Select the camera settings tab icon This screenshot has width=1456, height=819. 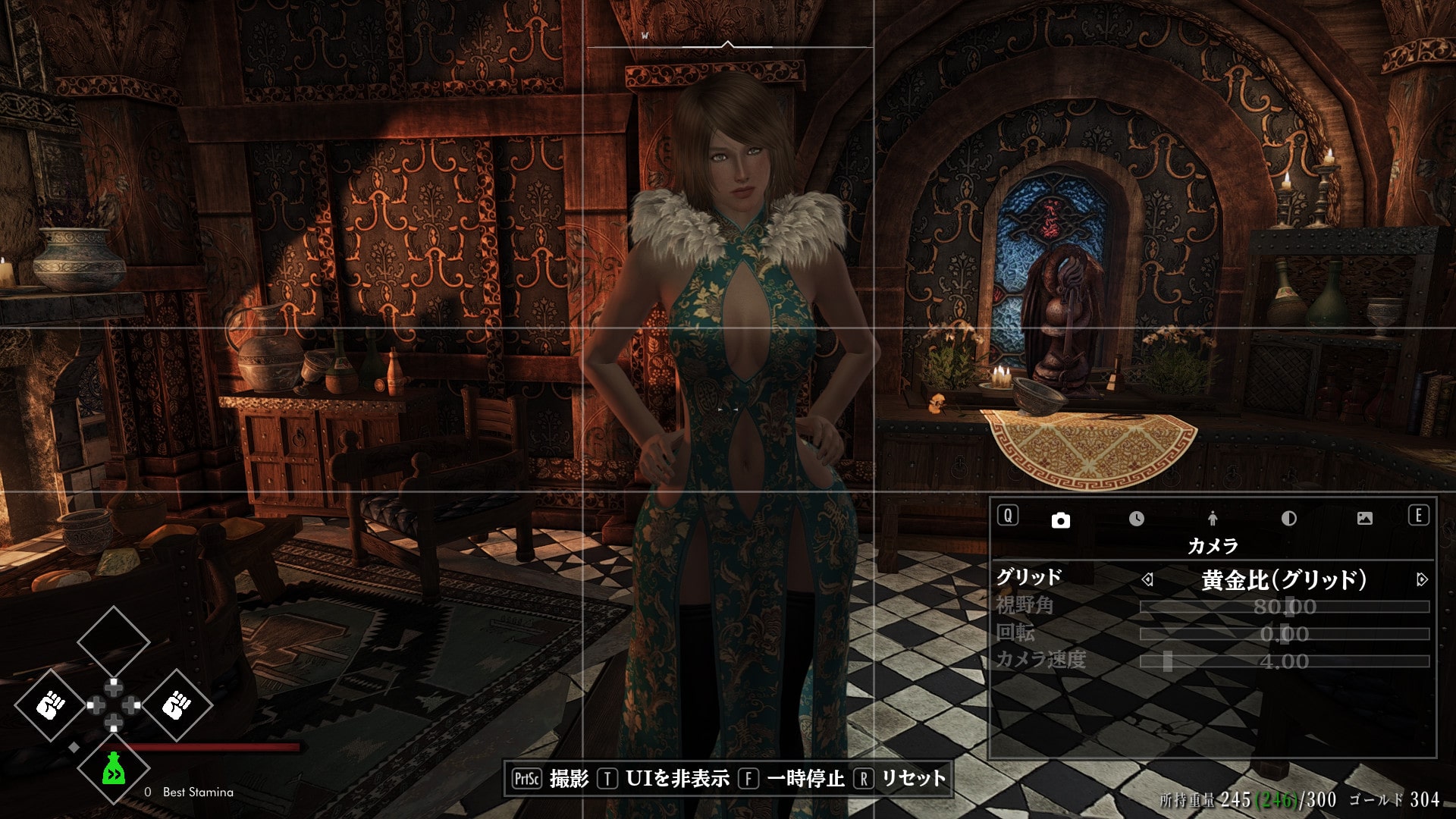(x=1059, y=521)
